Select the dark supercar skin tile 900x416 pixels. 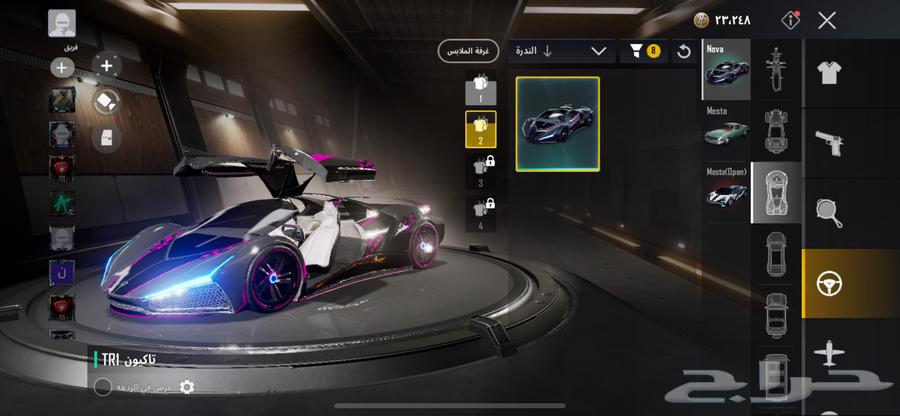tap(557, 124)
